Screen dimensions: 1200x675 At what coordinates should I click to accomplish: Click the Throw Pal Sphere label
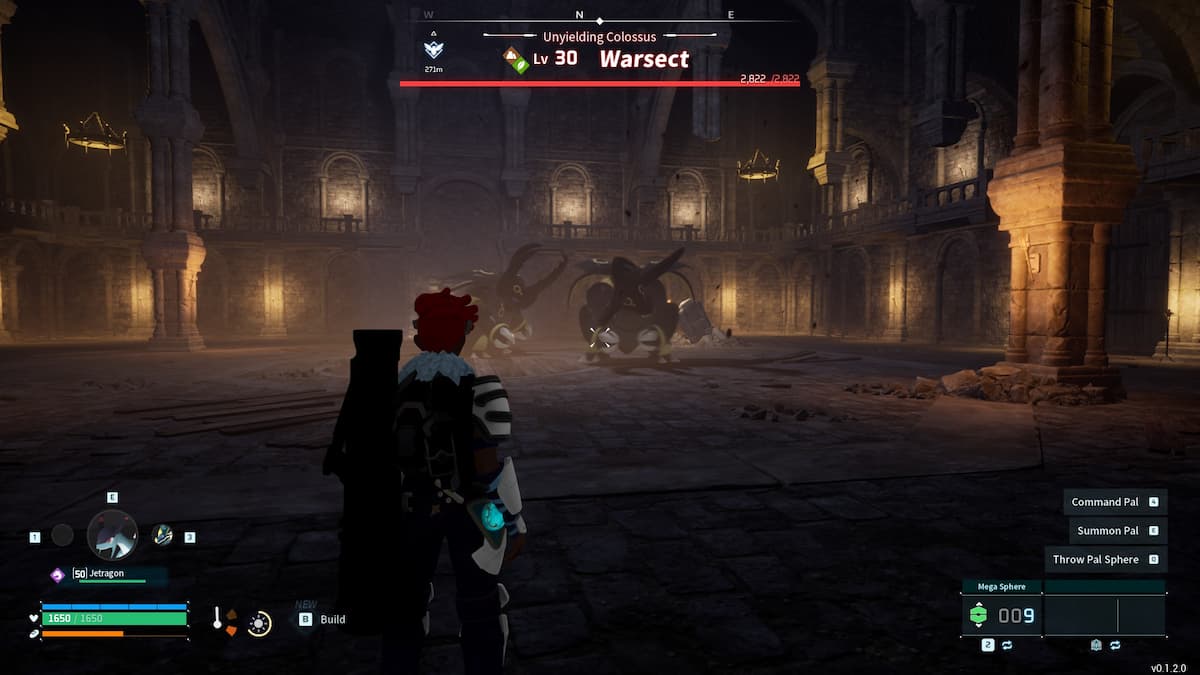tap(1096, 560)
